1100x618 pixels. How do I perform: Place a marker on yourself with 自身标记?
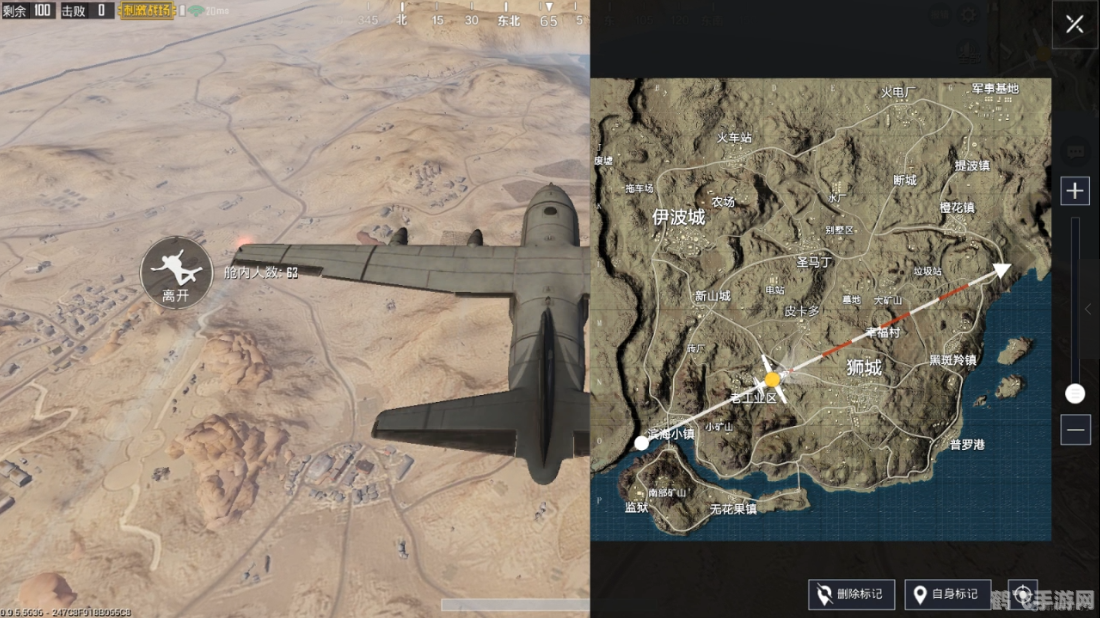[947, 594]
